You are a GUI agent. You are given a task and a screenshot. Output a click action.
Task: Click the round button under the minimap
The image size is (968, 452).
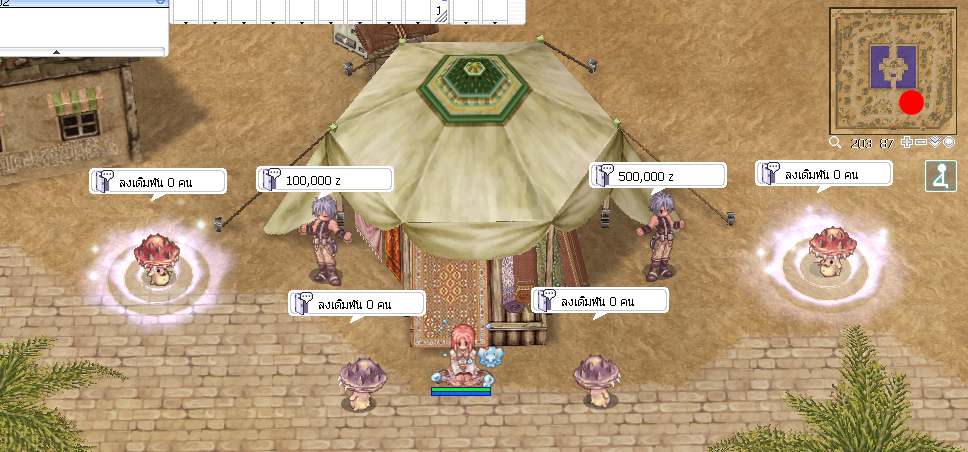[x=949, y=142]
